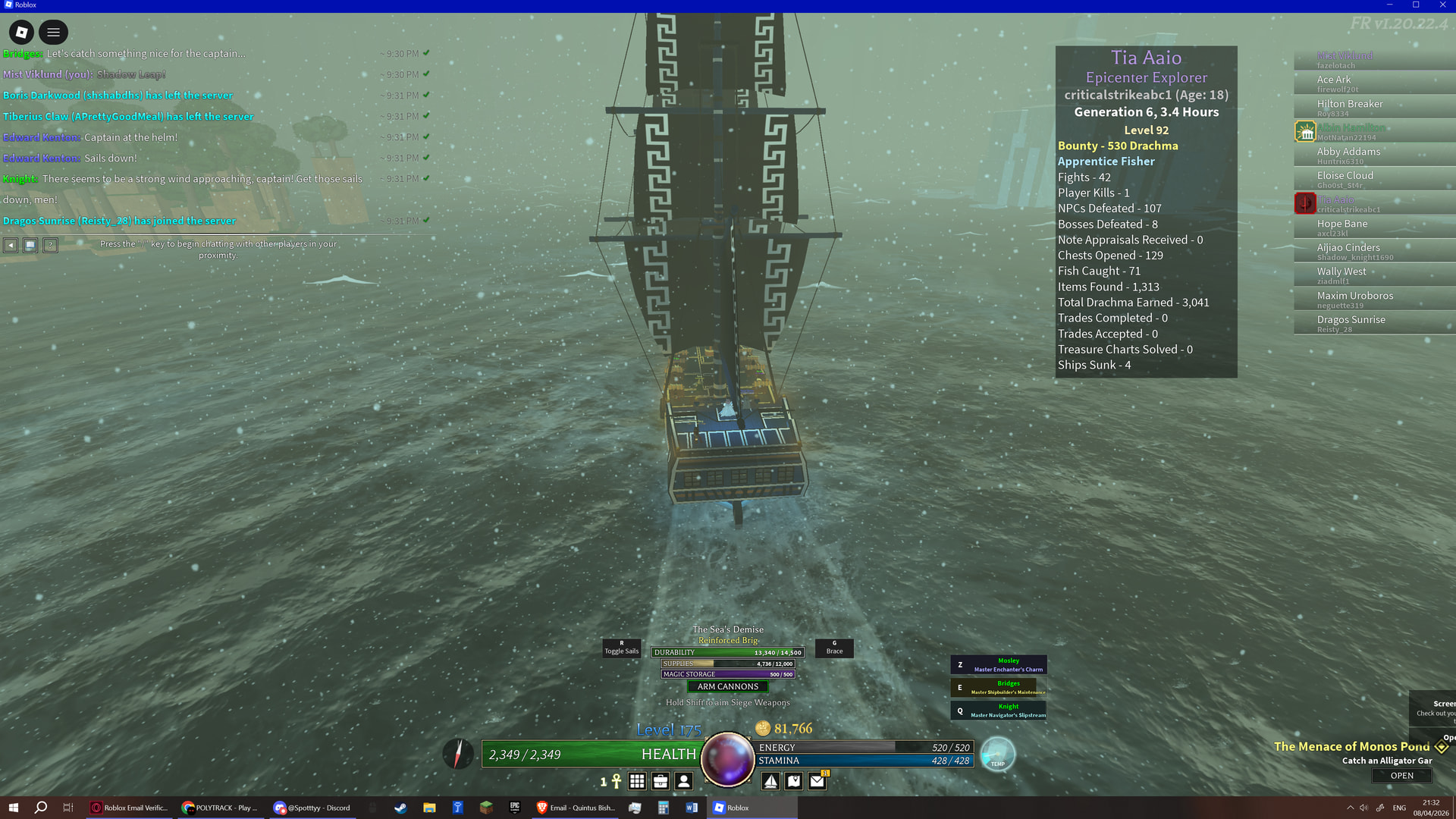Open the map icon
Screen dimensions: 1456x819
(x=794, y=781)
